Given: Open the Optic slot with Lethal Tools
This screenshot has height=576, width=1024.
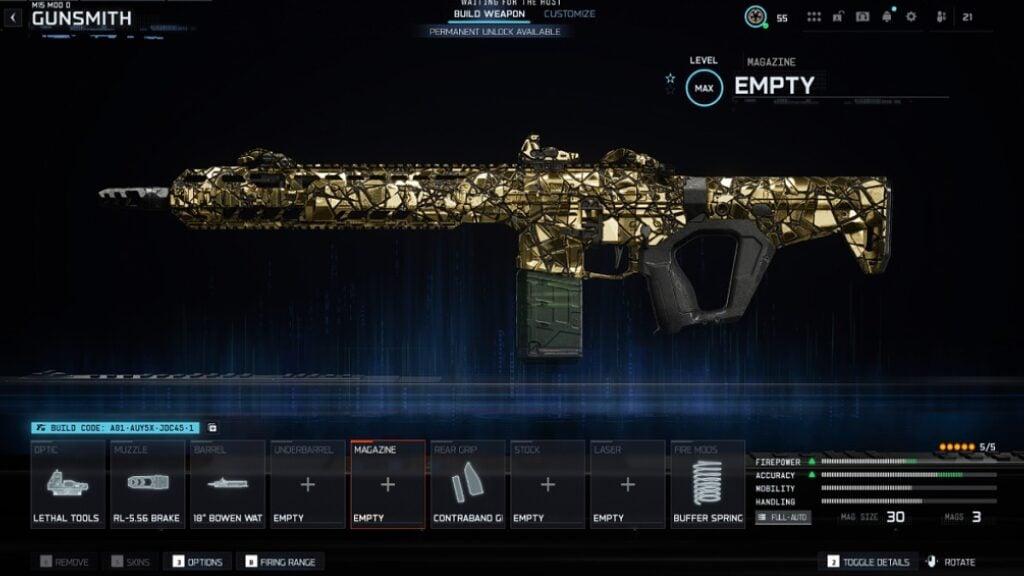Looking at the screenshot, I should [67, 484].
